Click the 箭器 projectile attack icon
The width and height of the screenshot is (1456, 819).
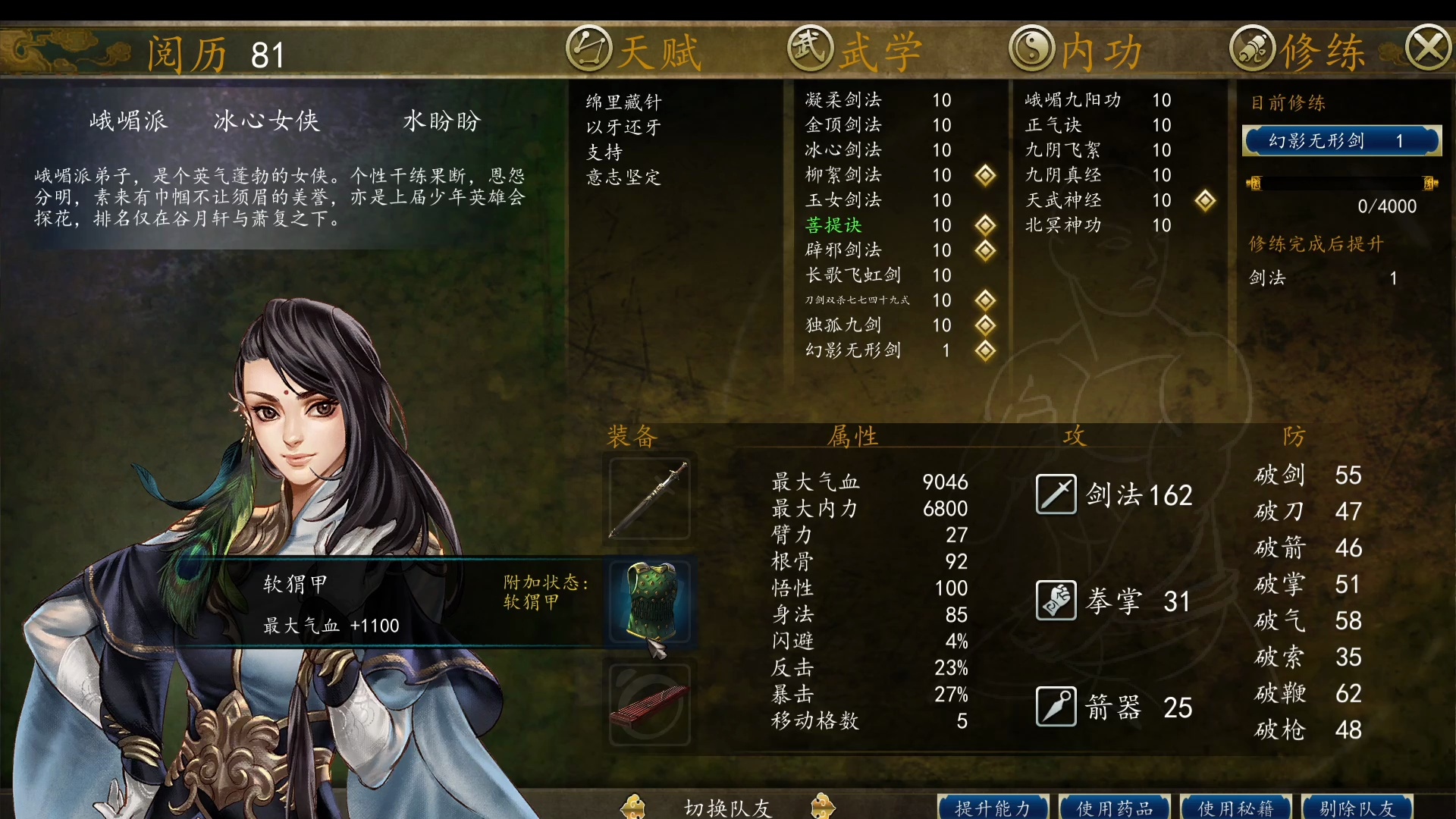tap(1056, 706)
